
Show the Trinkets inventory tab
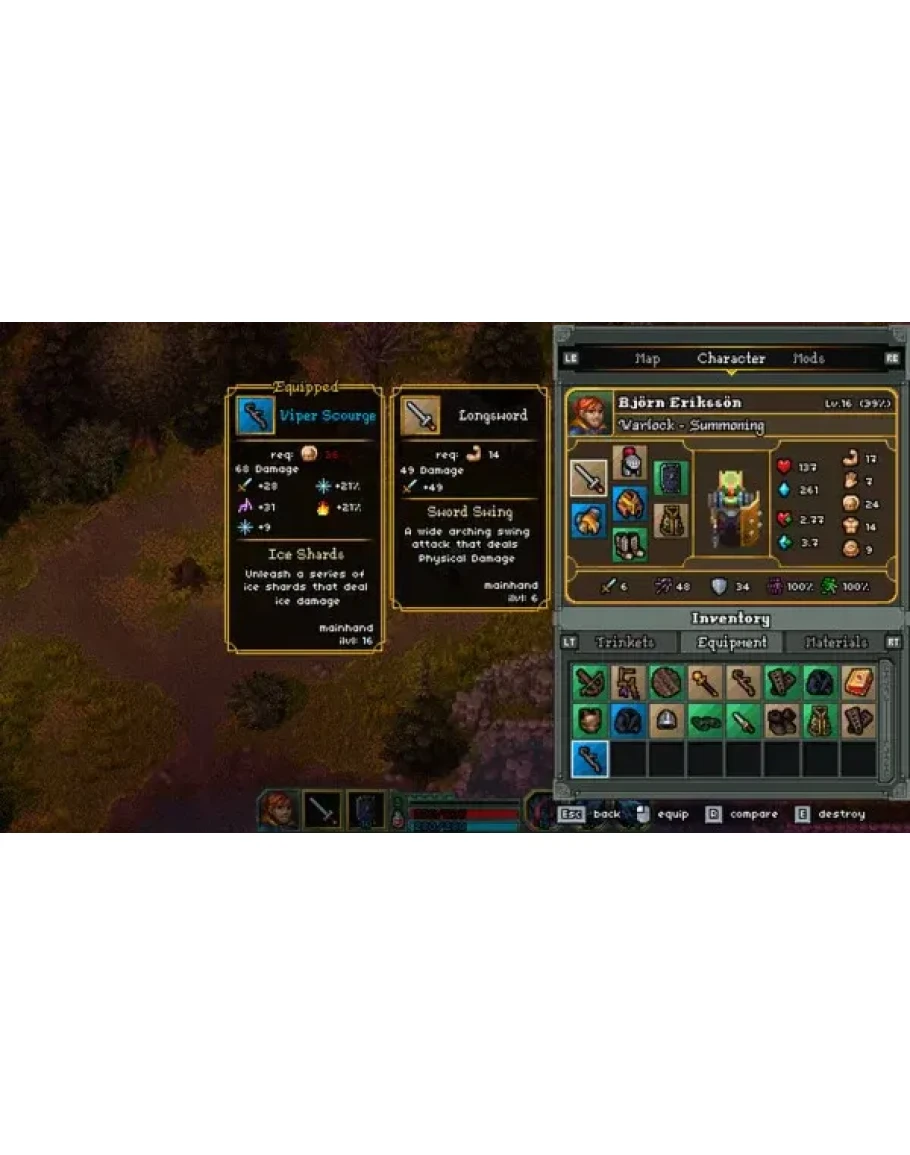pos(625,642)
